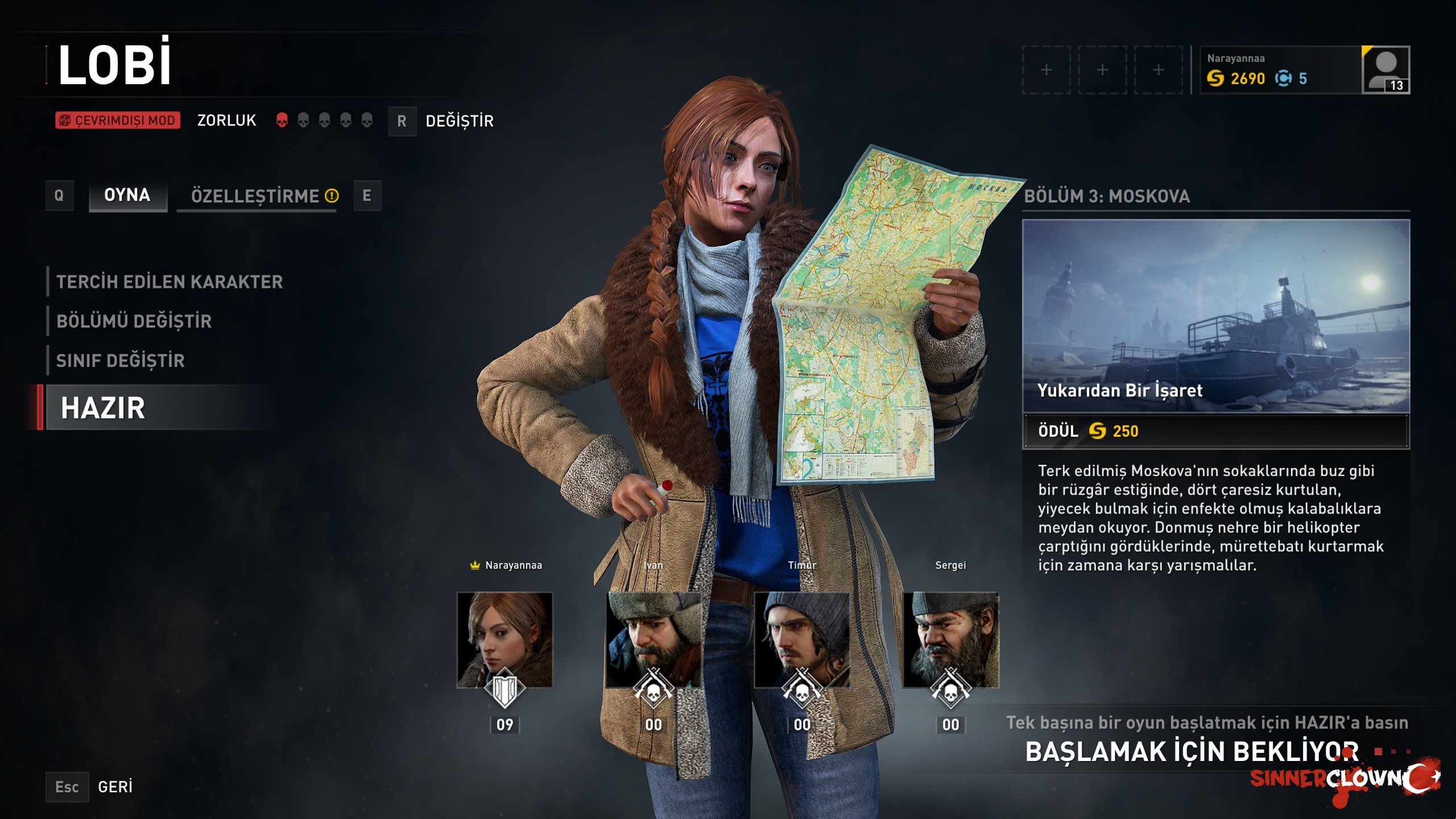Change difficulty with DEĞİŞTİR

459,121
